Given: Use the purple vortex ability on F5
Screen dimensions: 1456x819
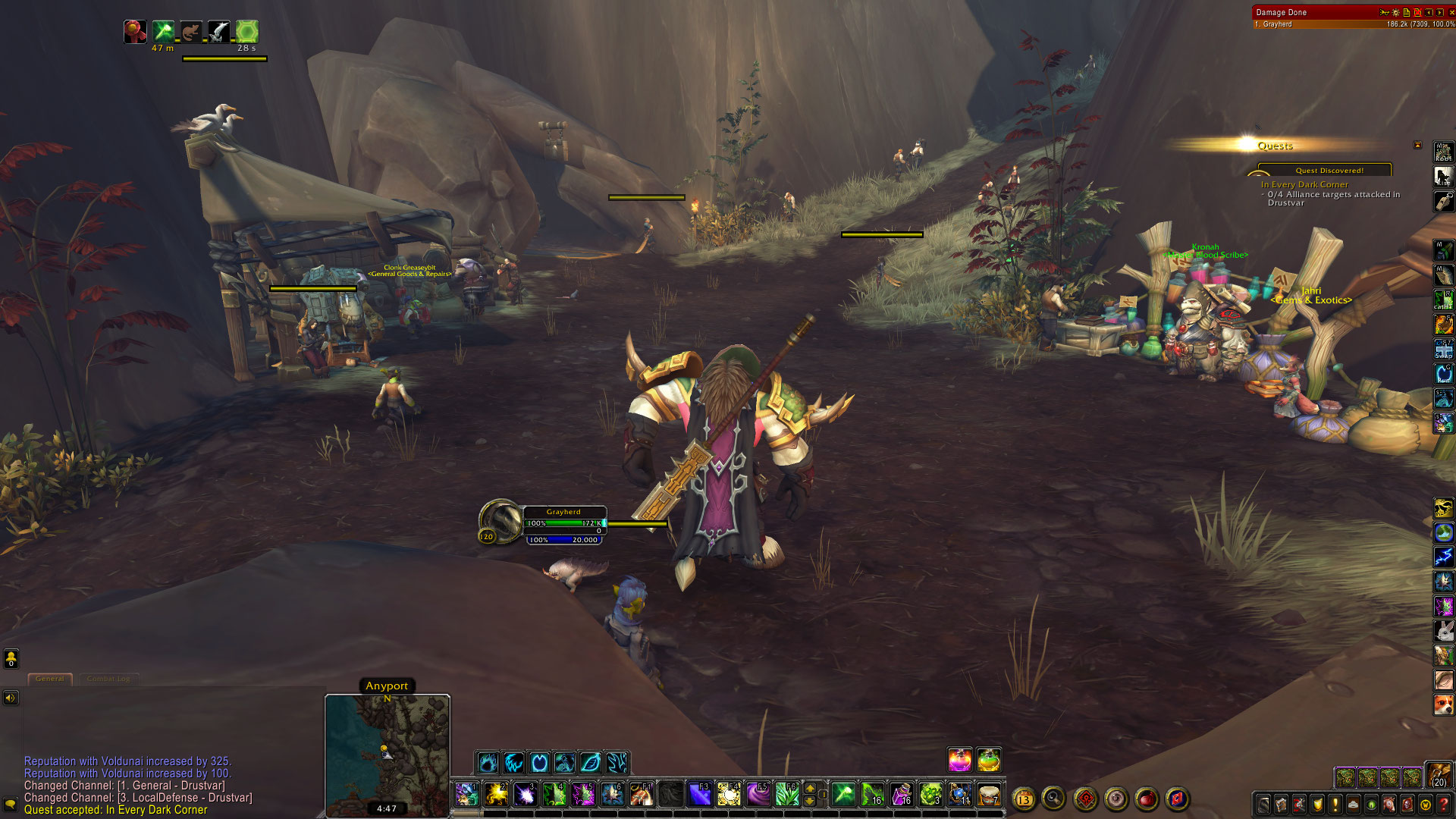Looking at the screenshot, I should [x=758, y=794].
